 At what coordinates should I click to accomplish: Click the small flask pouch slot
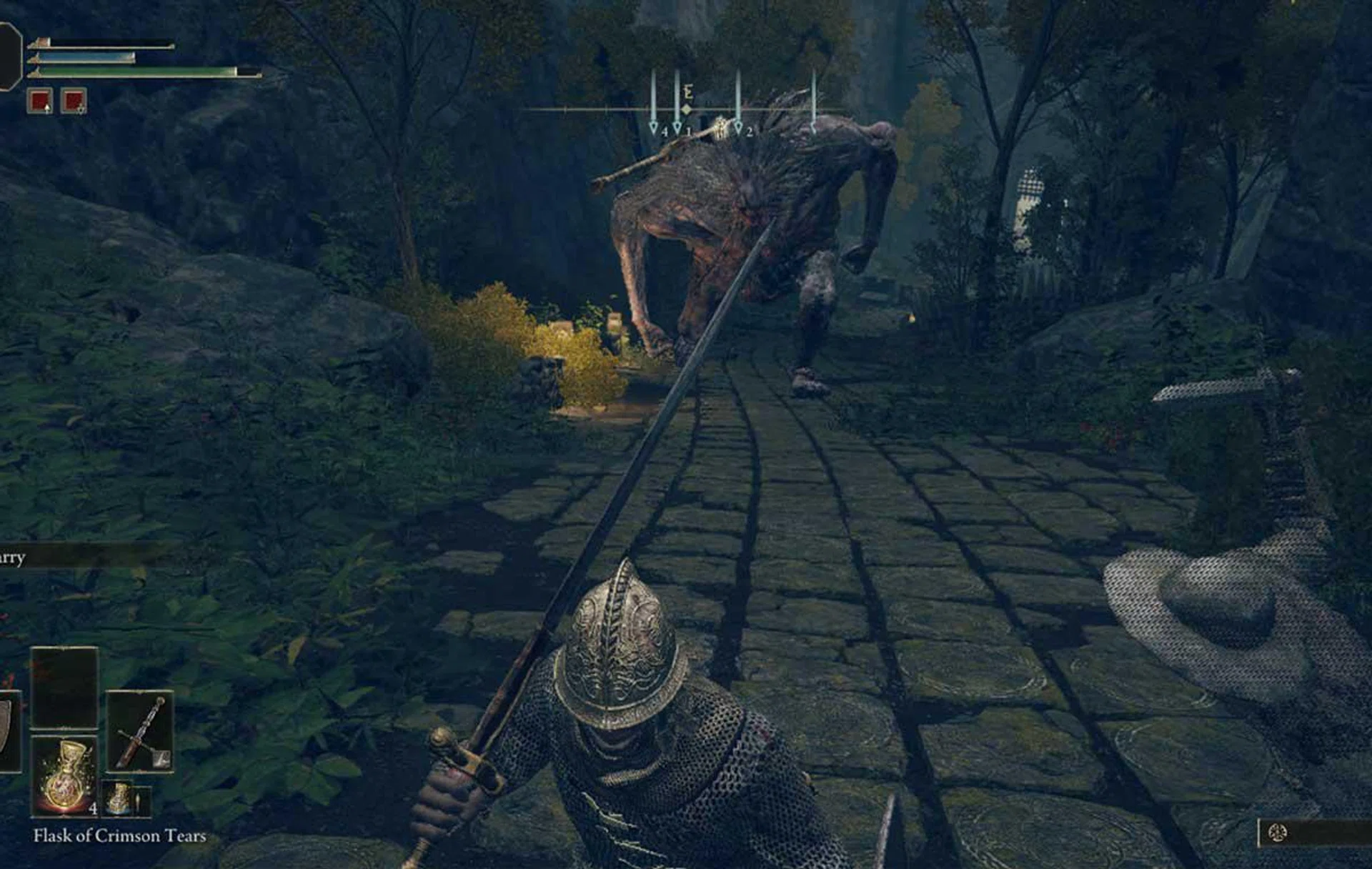click(120, 798)
